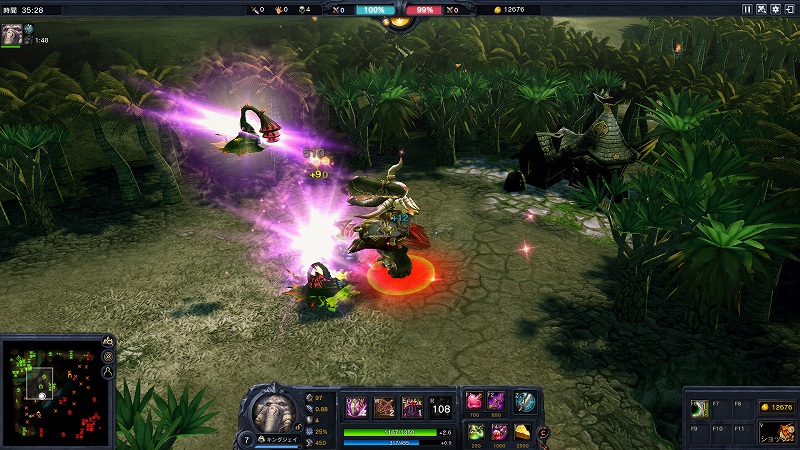Activate the second ability showing number 2

click(384, 406)
